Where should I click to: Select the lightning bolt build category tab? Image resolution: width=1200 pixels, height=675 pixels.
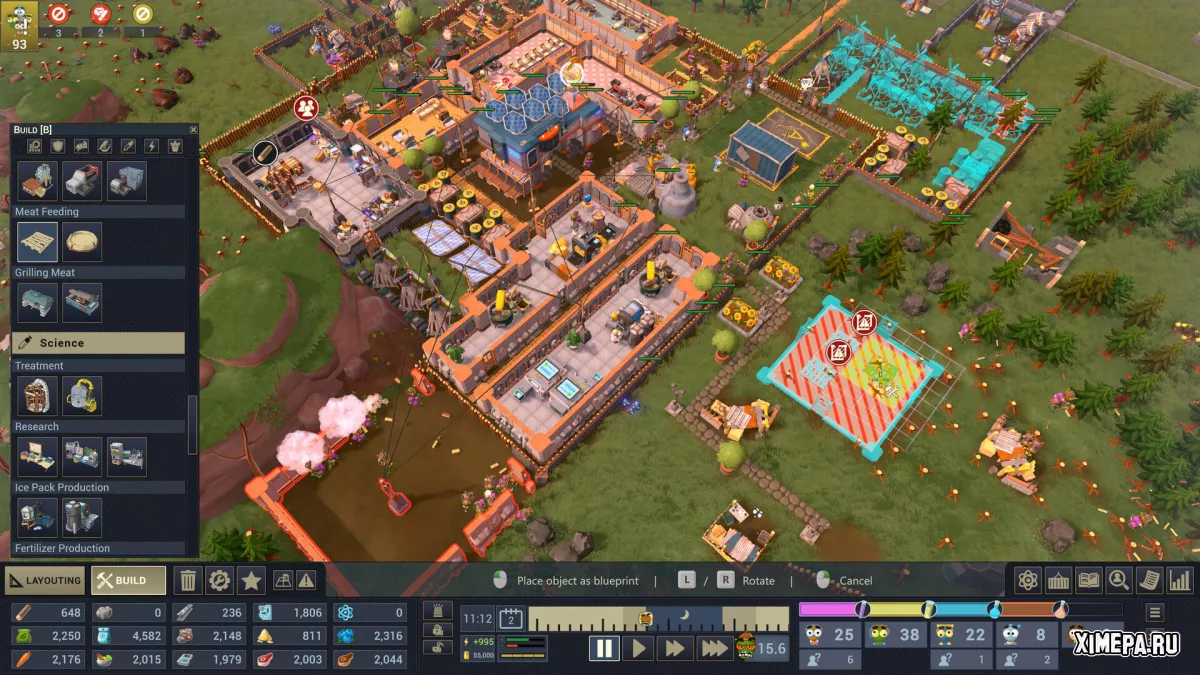152,146
